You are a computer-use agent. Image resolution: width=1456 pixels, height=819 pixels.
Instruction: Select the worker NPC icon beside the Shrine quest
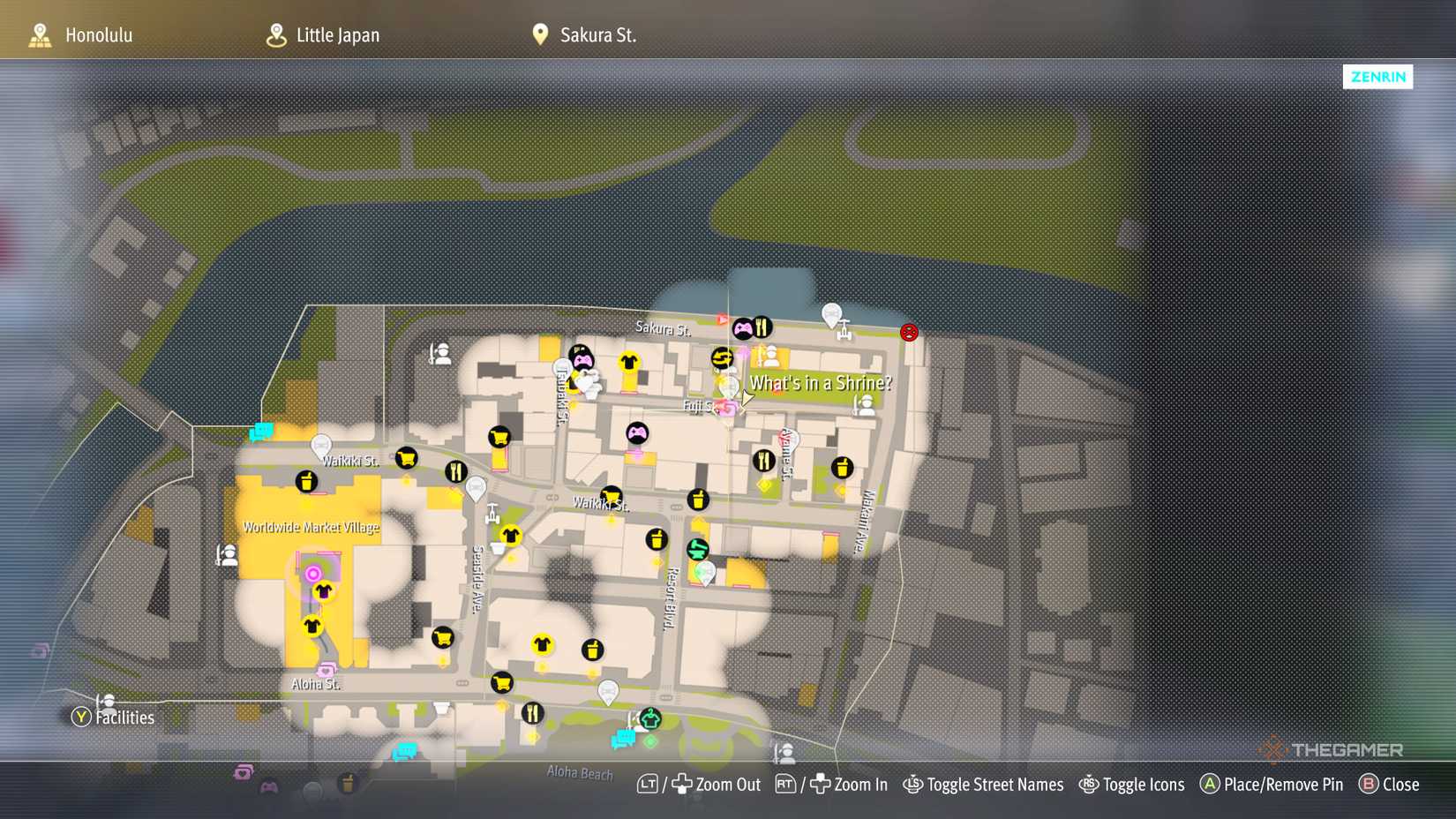pos(866,406)
